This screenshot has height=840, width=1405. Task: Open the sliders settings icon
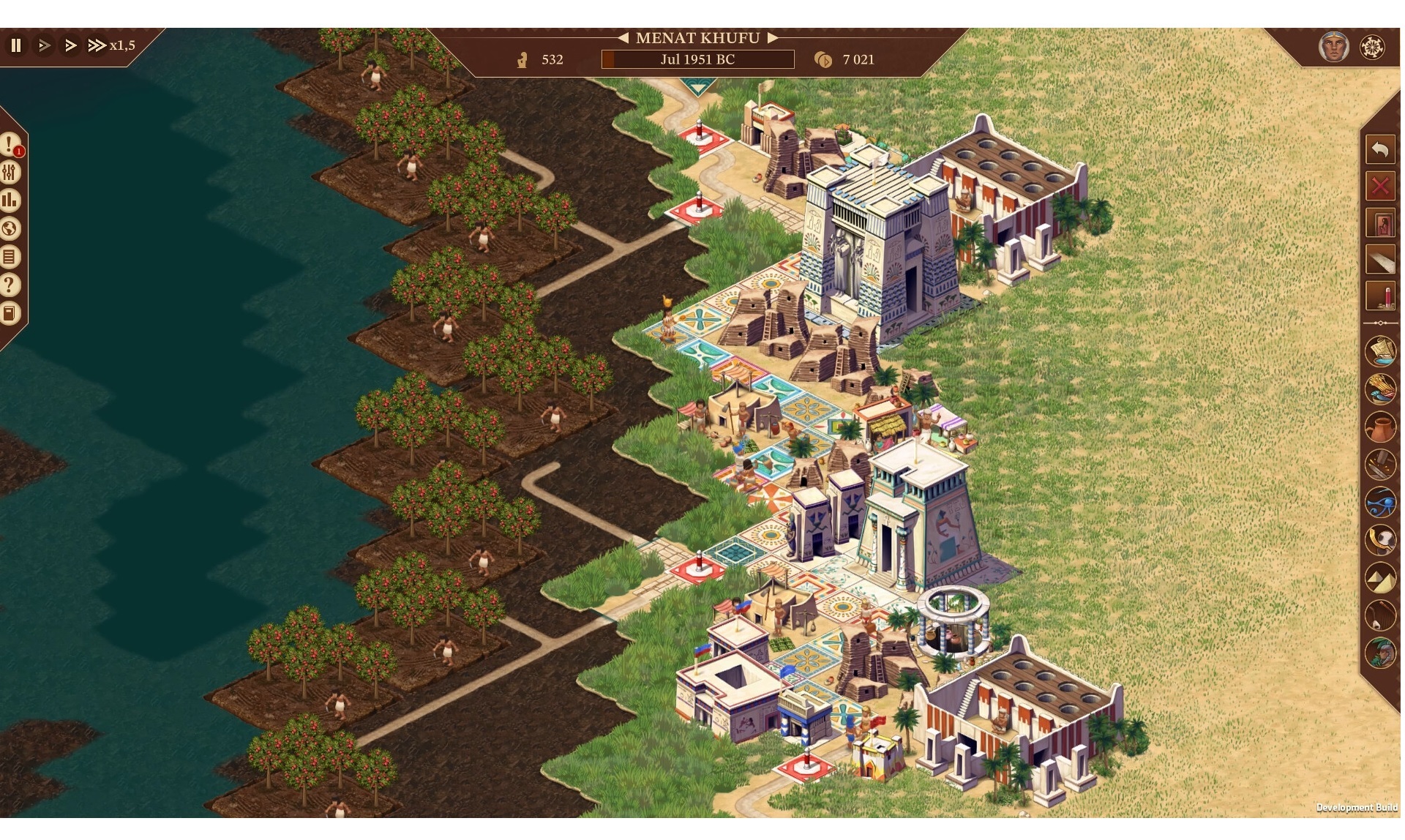click(10, 173)
